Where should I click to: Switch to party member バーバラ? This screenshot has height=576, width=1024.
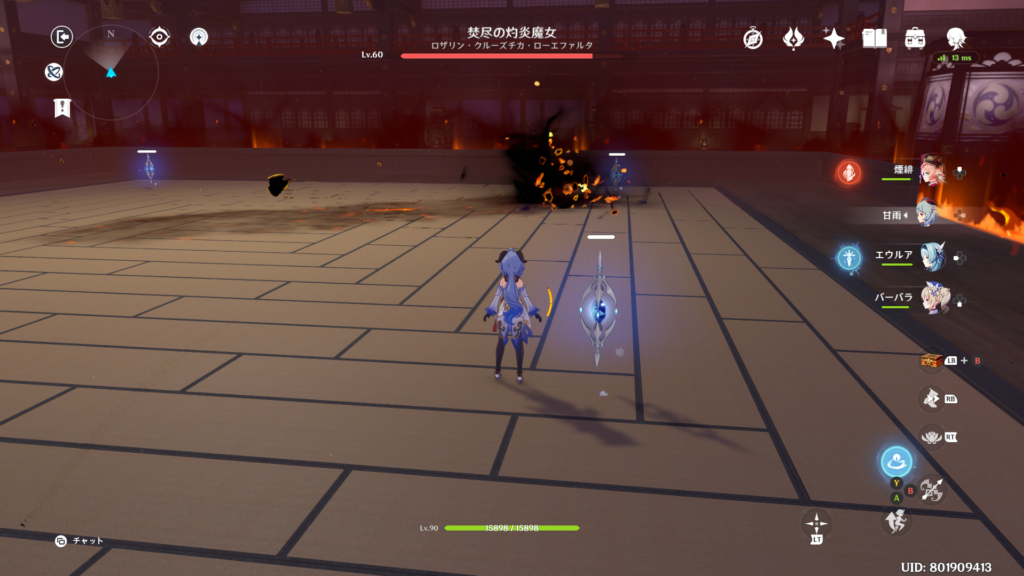[931, 298]
